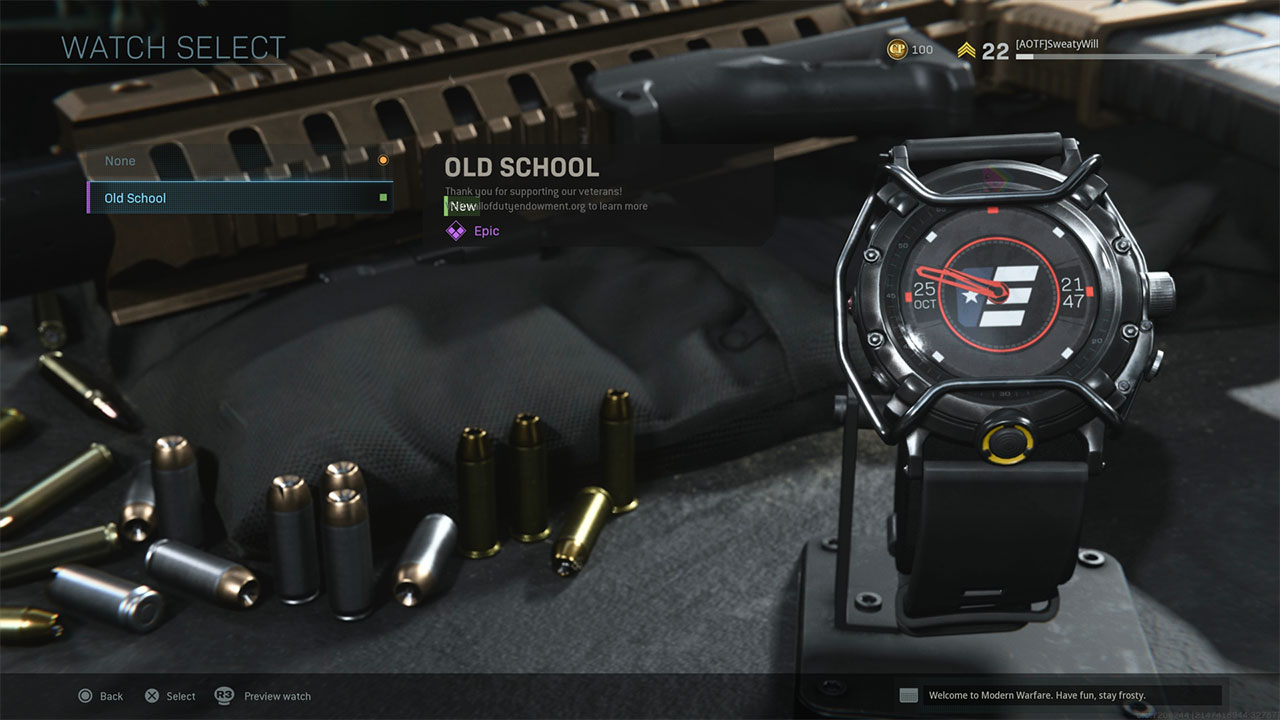Click the Preview watch label
Screen dimensions: 1280x720
[277, 696]
